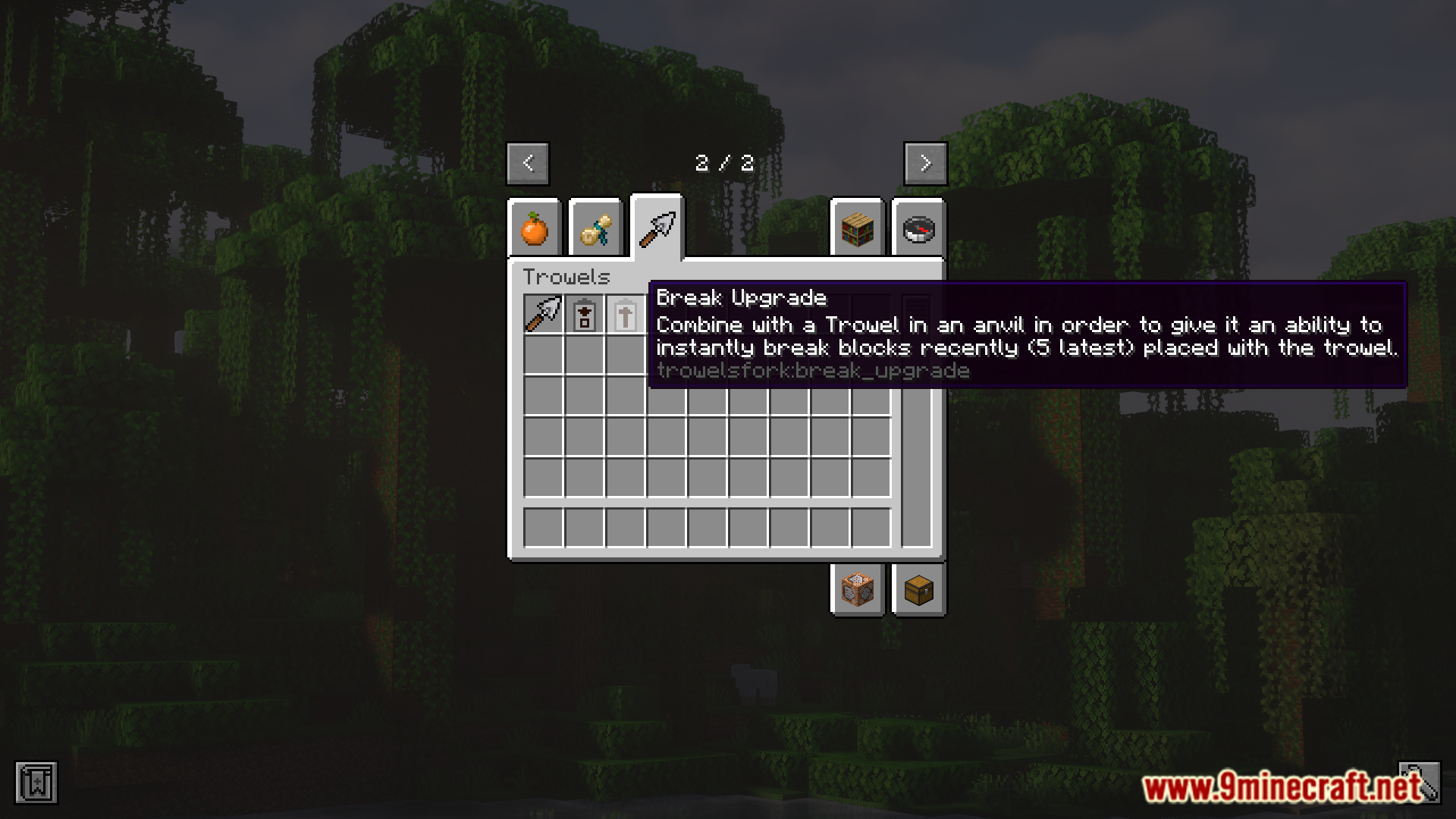Click the 9minecraft.net watermark link
The width and height of the screenshot is (1456, 819).
click(x=1282, y=789)
